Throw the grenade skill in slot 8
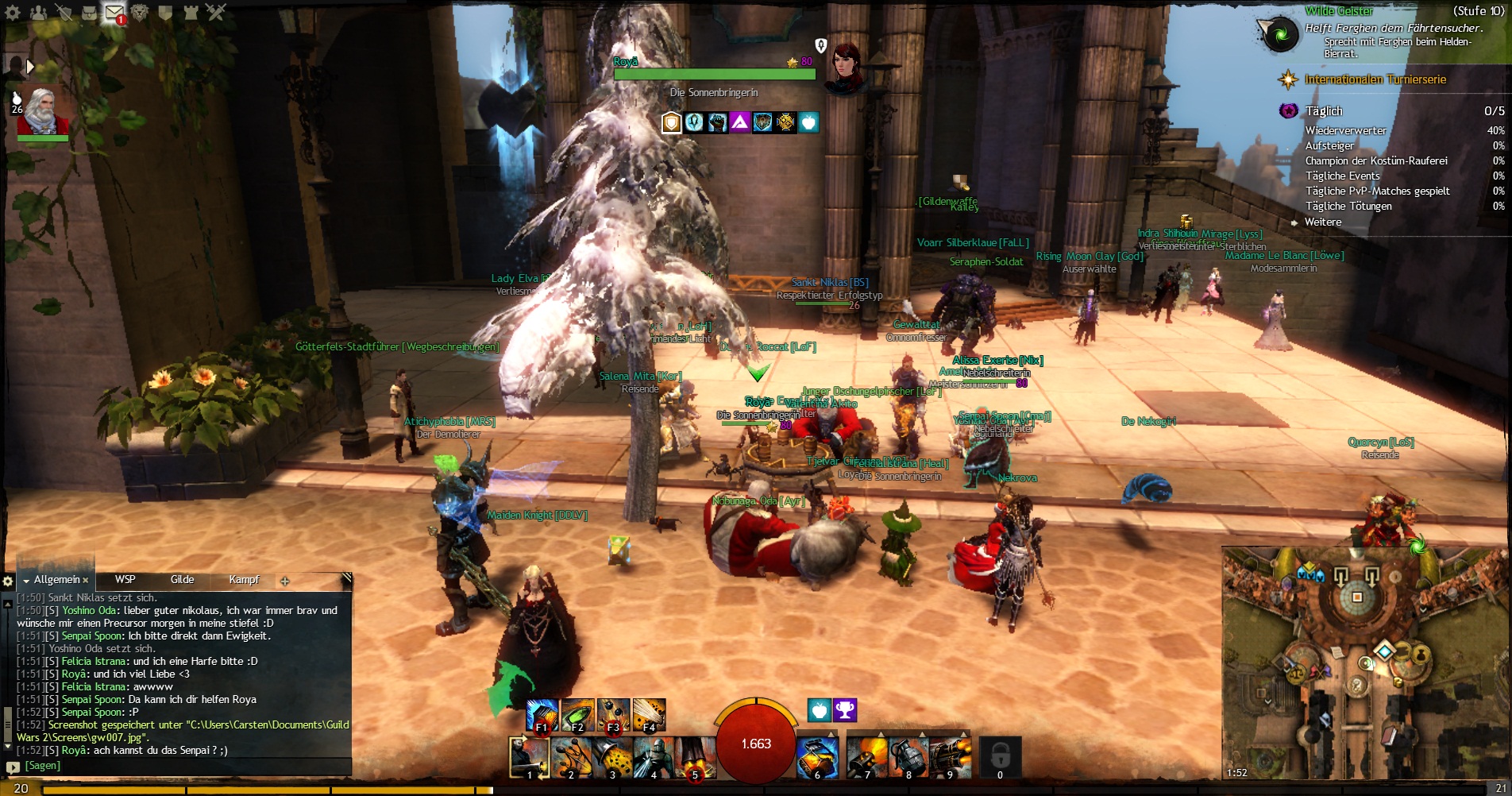 pyautogui.click(x=908, y=757)
